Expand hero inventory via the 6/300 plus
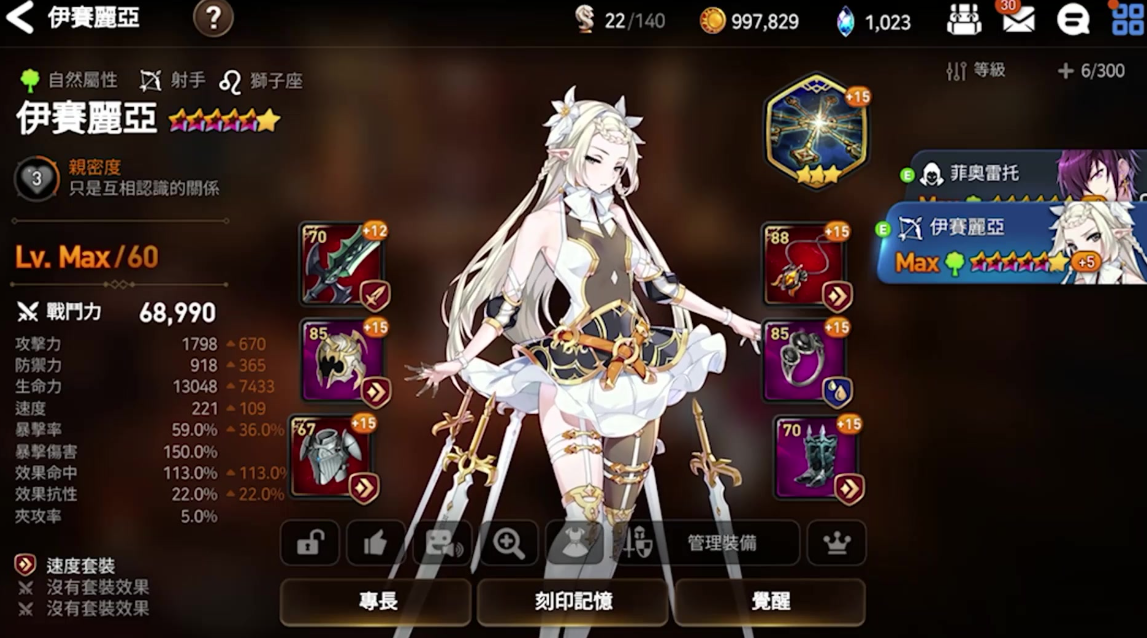 point(1090,71)
